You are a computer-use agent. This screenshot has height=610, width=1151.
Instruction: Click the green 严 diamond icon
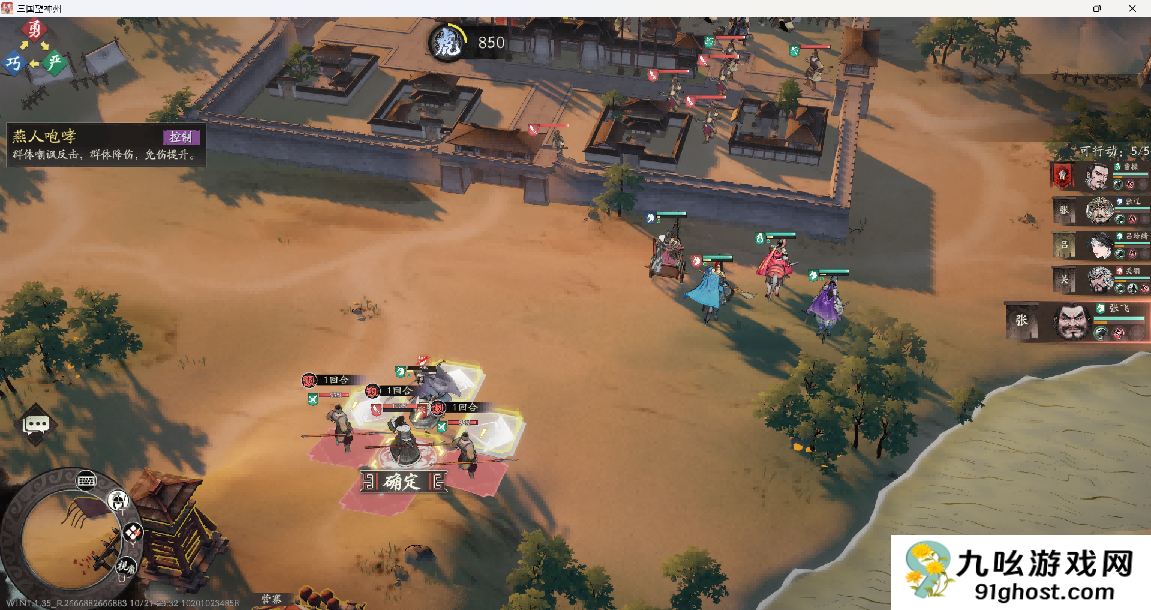(x=56, y=62)
